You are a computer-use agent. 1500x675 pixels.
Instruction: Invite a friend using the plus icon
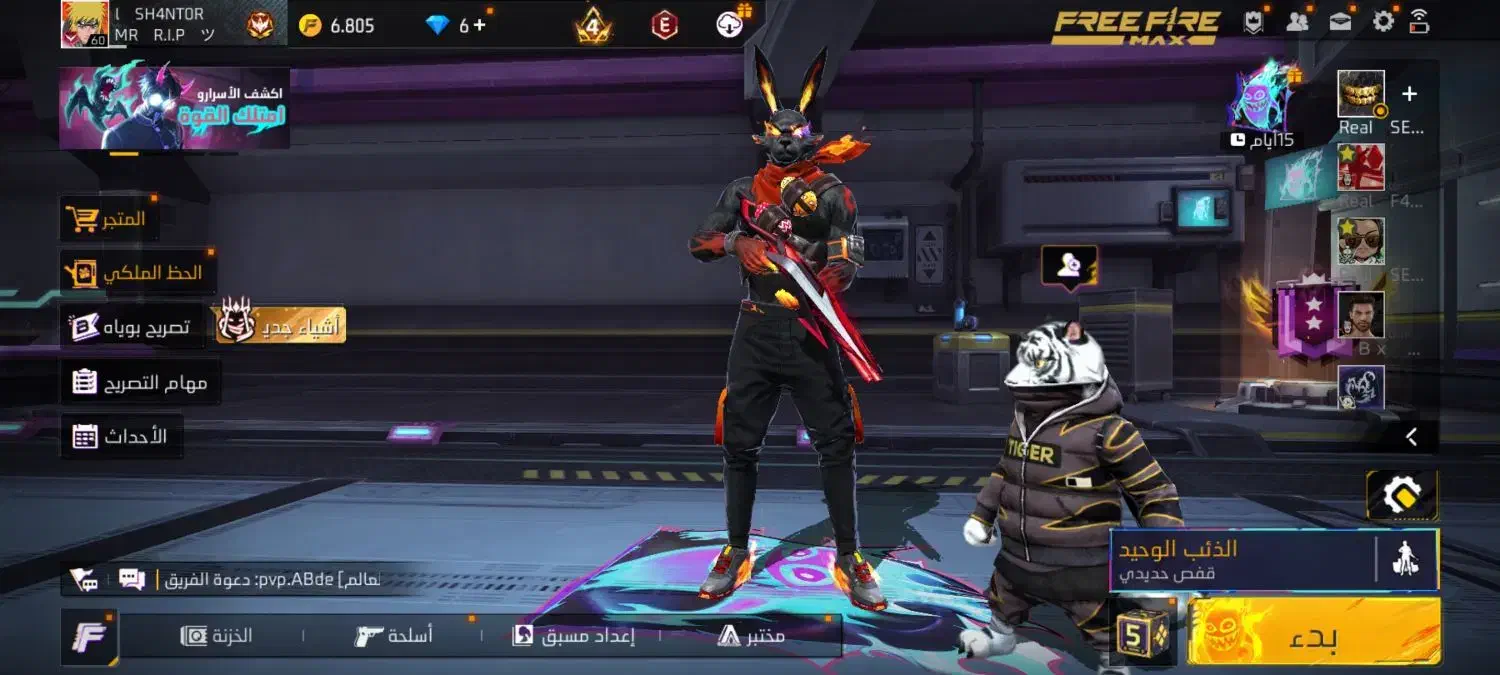pyautogui.click(x=1409, y=94)
